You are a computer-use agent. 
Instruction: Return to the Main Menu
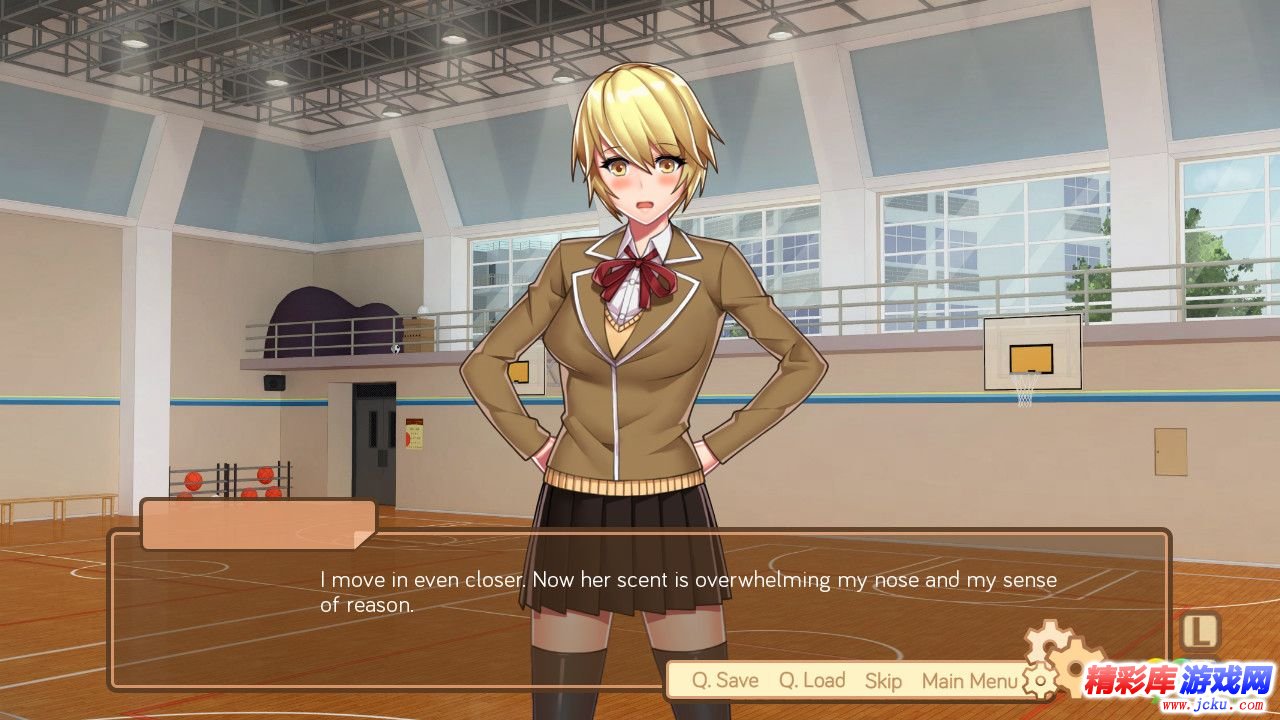pos(969,681)
